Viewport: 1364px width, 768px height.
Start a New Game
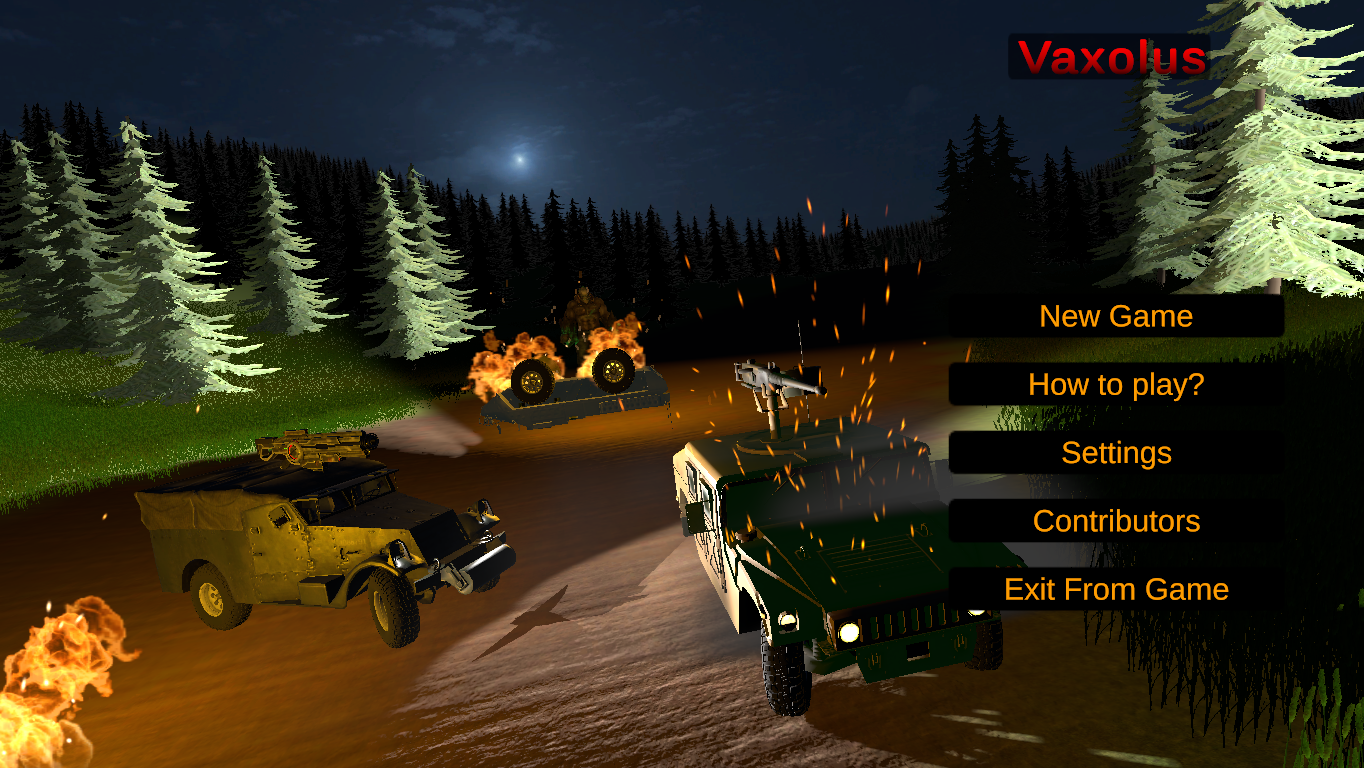pyautogui.click(x=1116, y=316)
